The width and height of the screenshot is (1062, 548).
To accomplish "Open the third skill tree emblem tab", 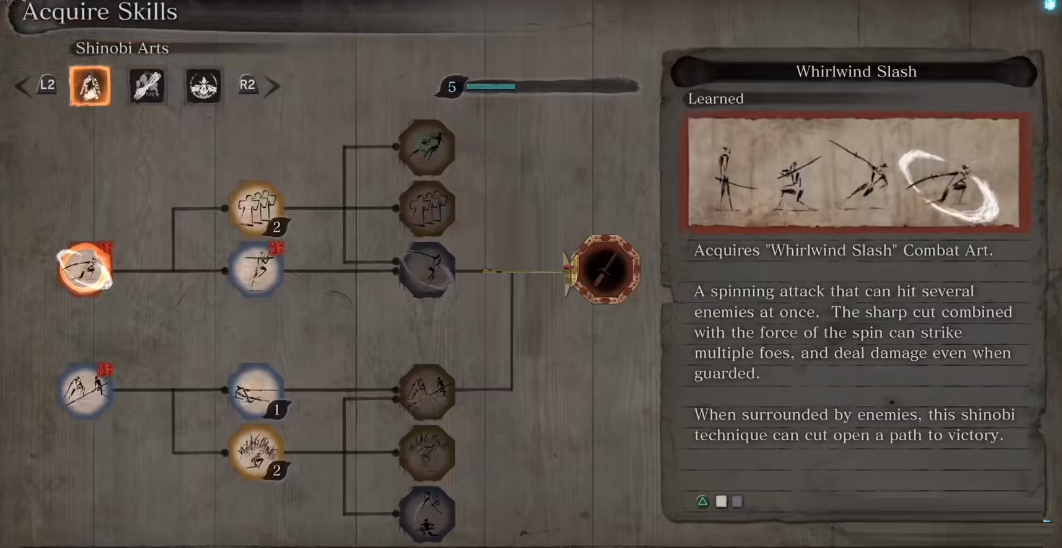I will (203, 86).
